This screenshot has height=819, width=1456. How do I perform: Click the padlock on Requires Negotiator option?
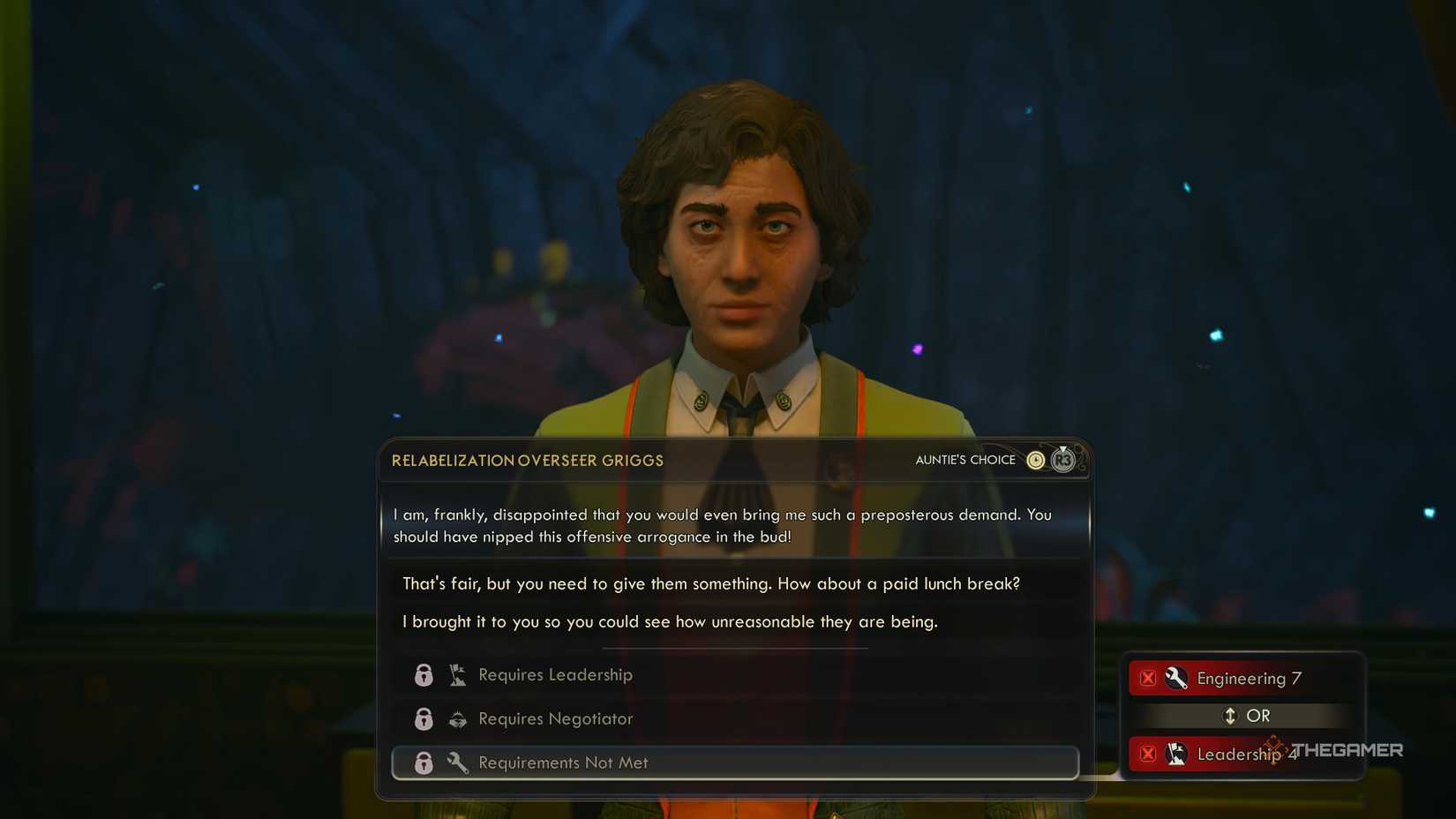coord(424,718)
